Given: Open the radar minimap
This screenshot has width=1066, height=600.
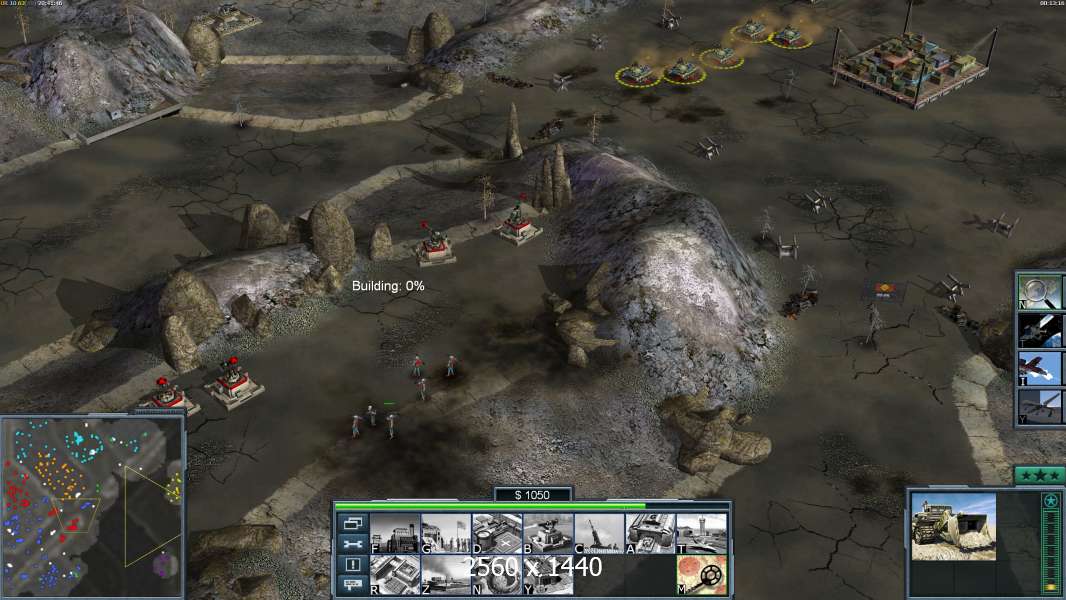Looking at the screenshot, I should 92,503.
